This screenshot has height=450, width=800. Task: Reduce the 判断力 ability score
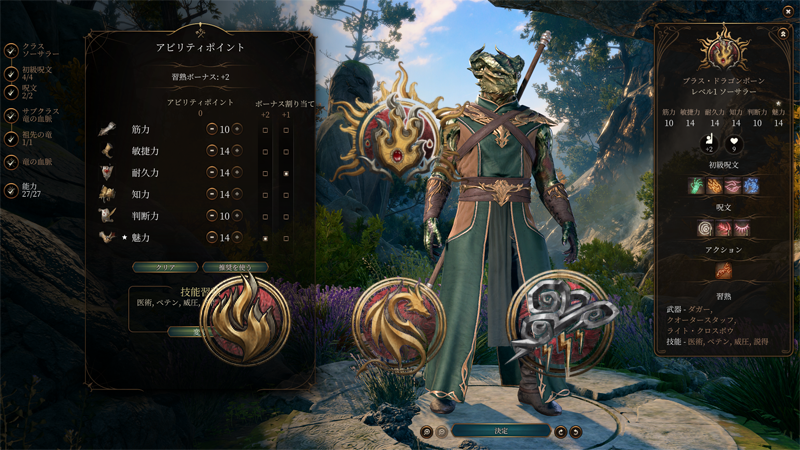(x=212, y=216)
